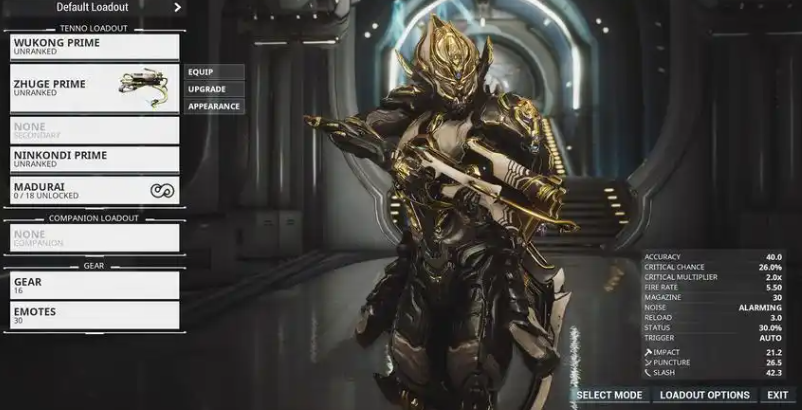The height and width of the screenshot is (410, 802).
Task: Open the Emotes menu
Action: tap(94, 316)
